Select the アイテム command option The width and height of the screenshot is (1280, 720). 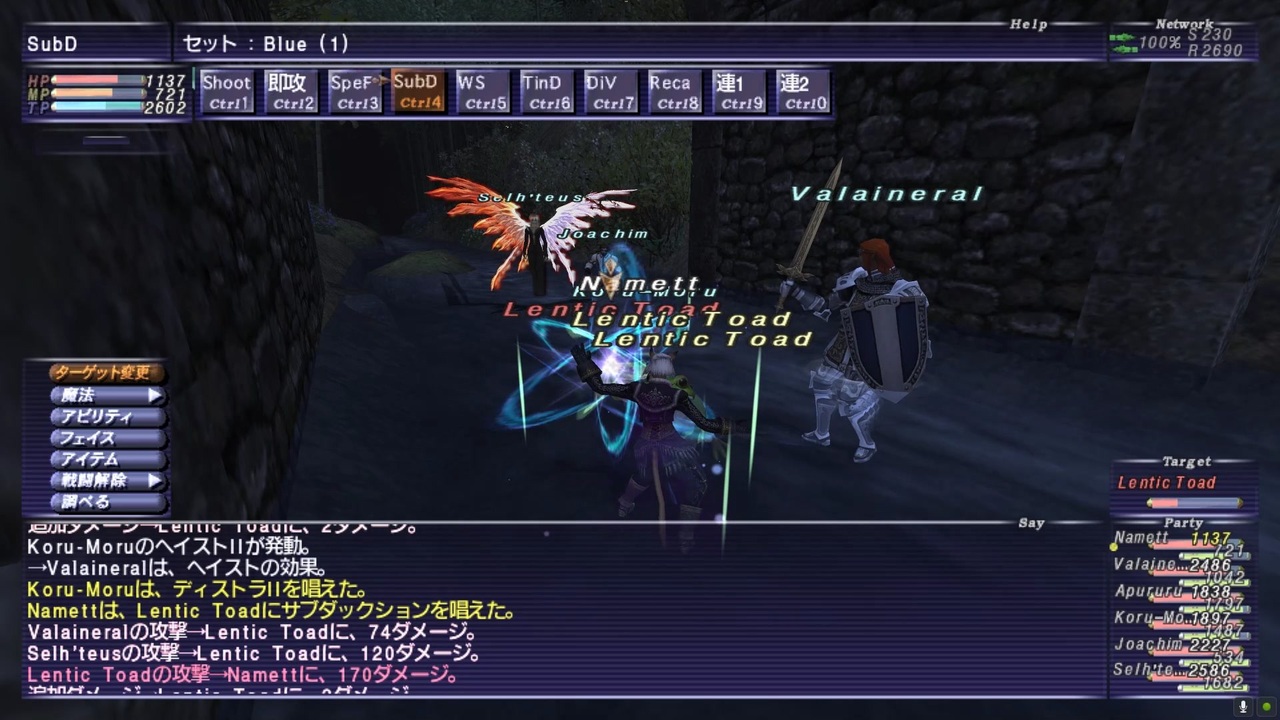100,459
